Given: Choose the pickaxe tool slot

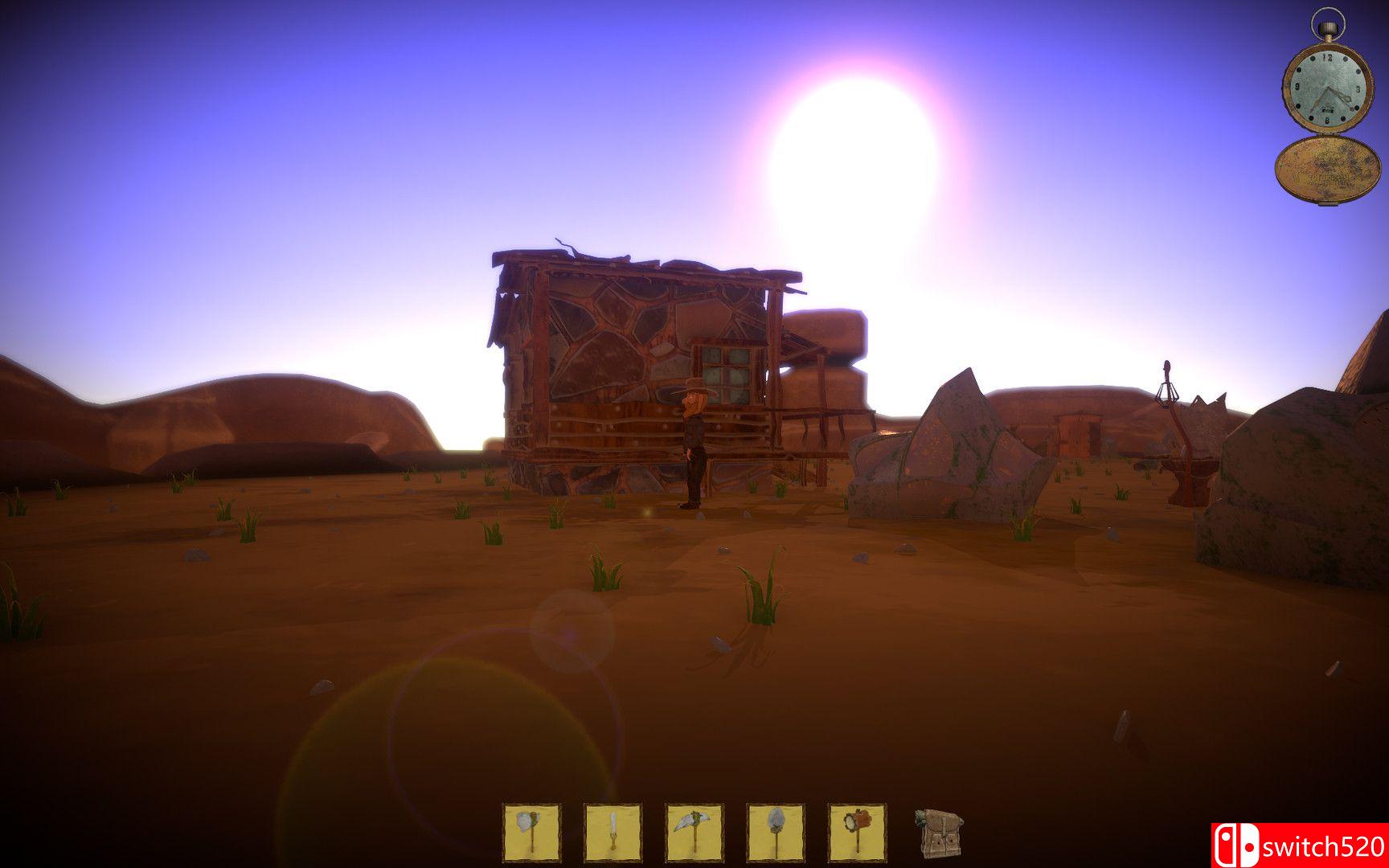Looking at the screenshot, I should click(694, 833).
